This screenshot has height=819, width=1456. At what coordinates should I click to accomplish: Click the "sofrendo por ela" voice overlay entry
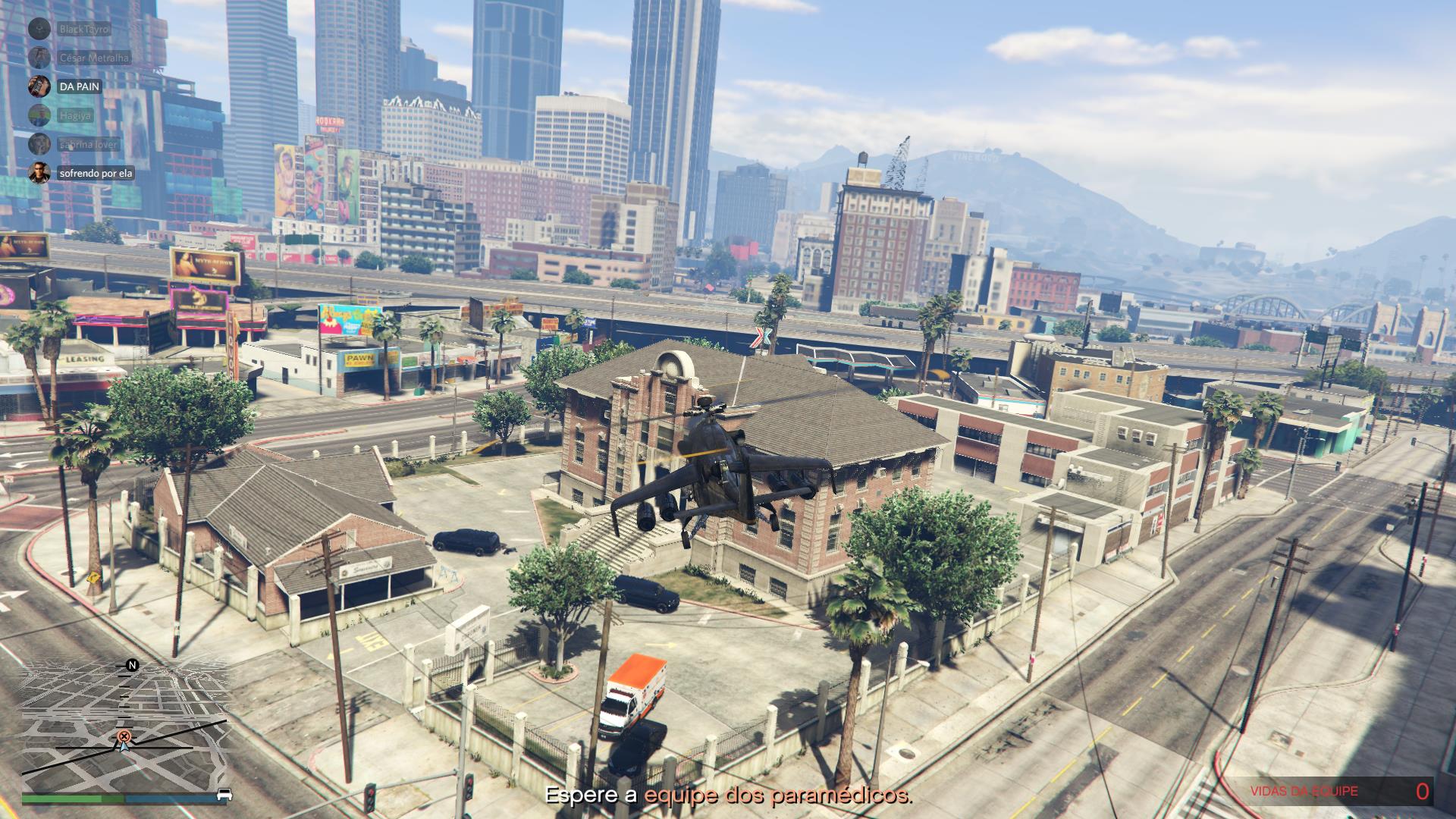coord(96,173)
